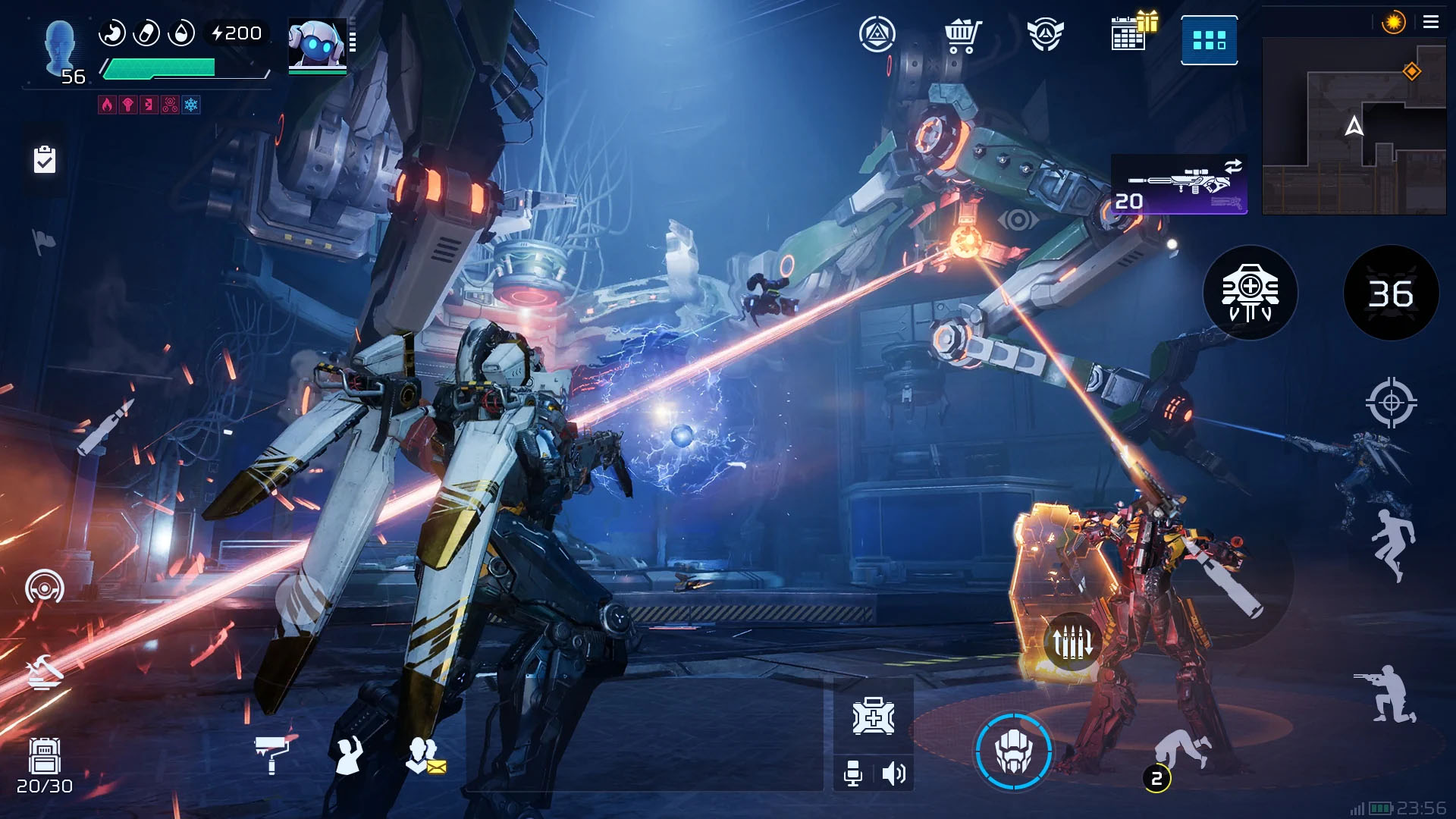Use the medkit heal item
Image resolution: width=1456 pixels, height=819 pixels.
[873, 717]
